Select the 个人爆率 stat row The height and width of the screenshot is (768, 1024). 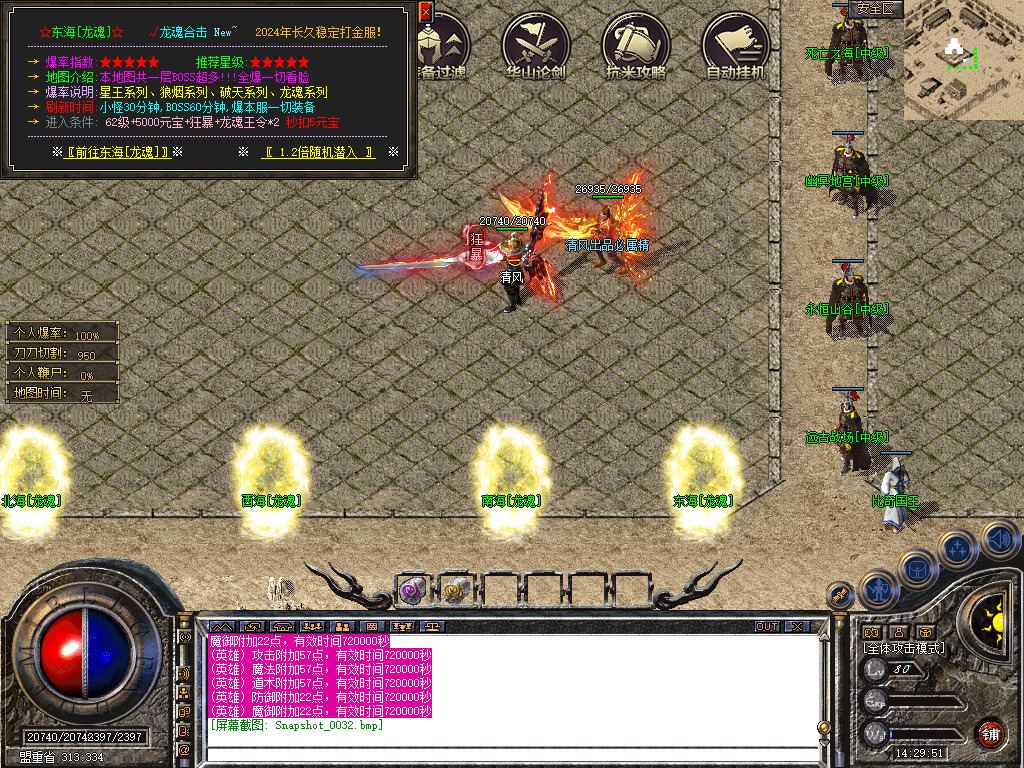pos(62,334)
